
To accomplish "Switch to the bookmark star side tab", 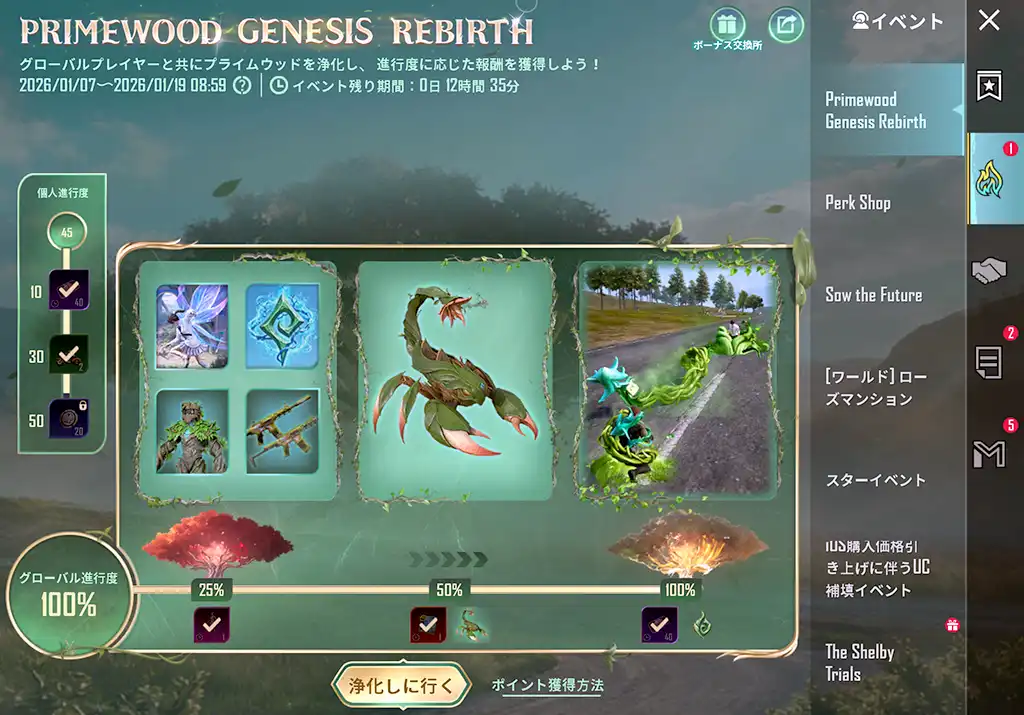I will [989, 87].
